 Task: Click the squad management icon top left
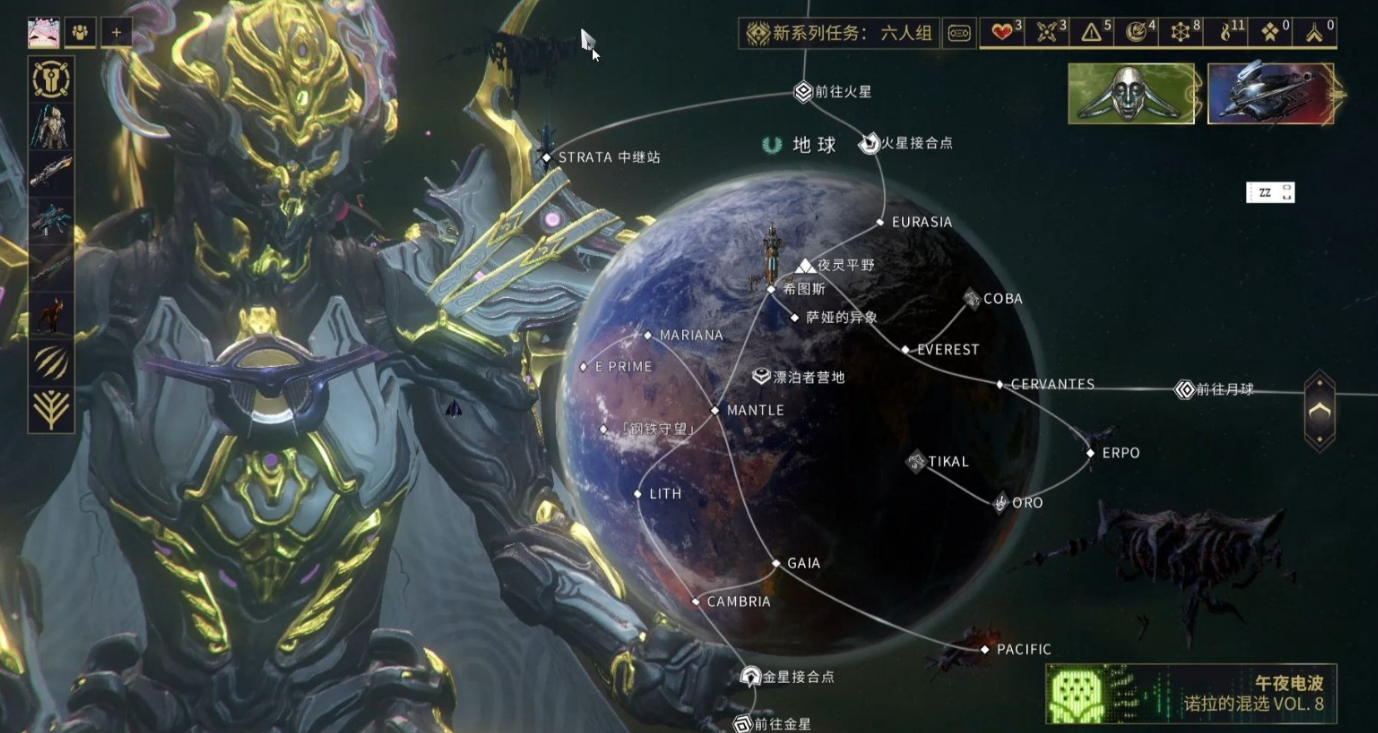point(78,32)
